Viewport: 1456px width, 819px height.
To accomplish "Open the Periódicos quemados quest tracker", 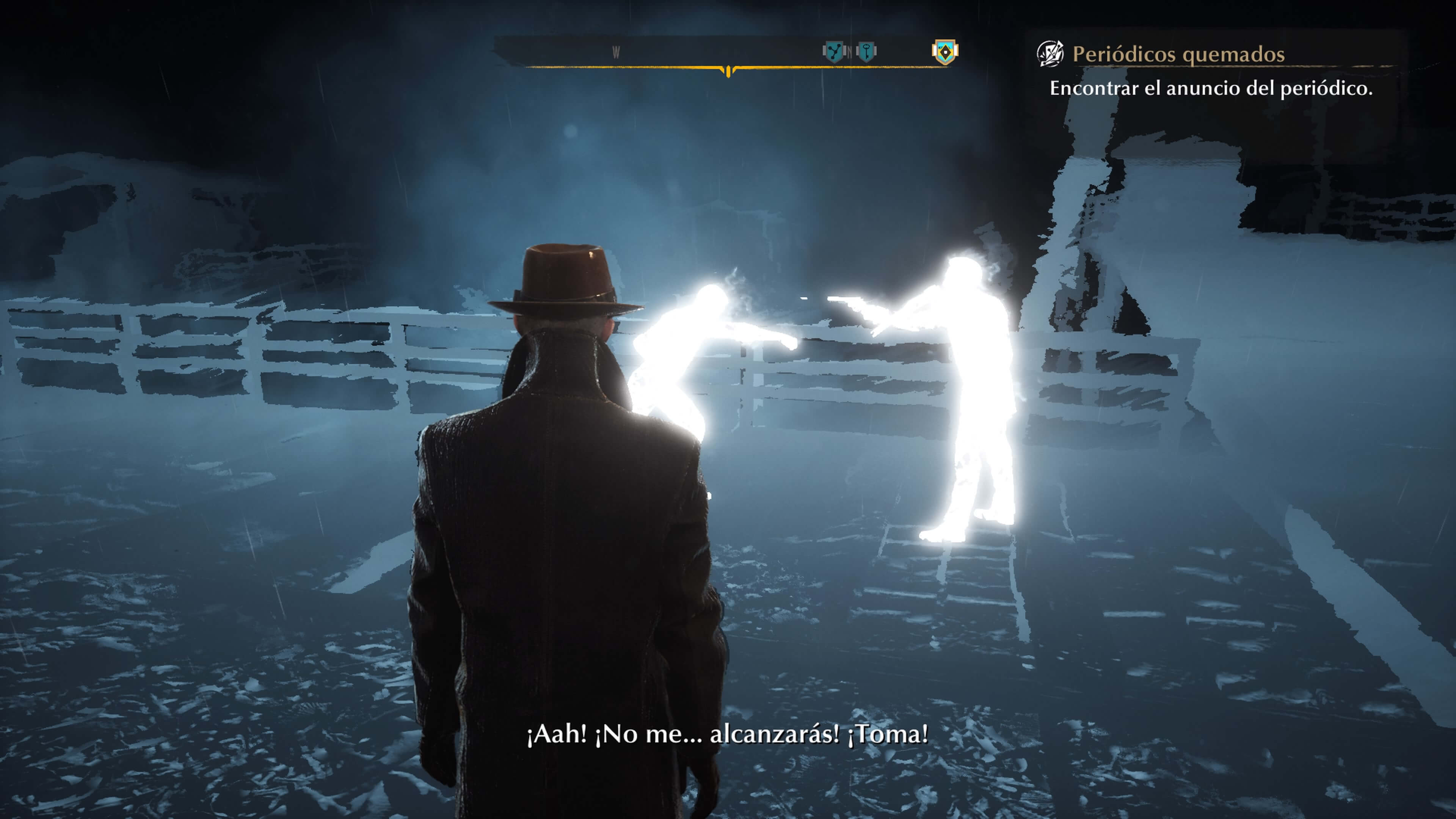I will click(1178, 55).
